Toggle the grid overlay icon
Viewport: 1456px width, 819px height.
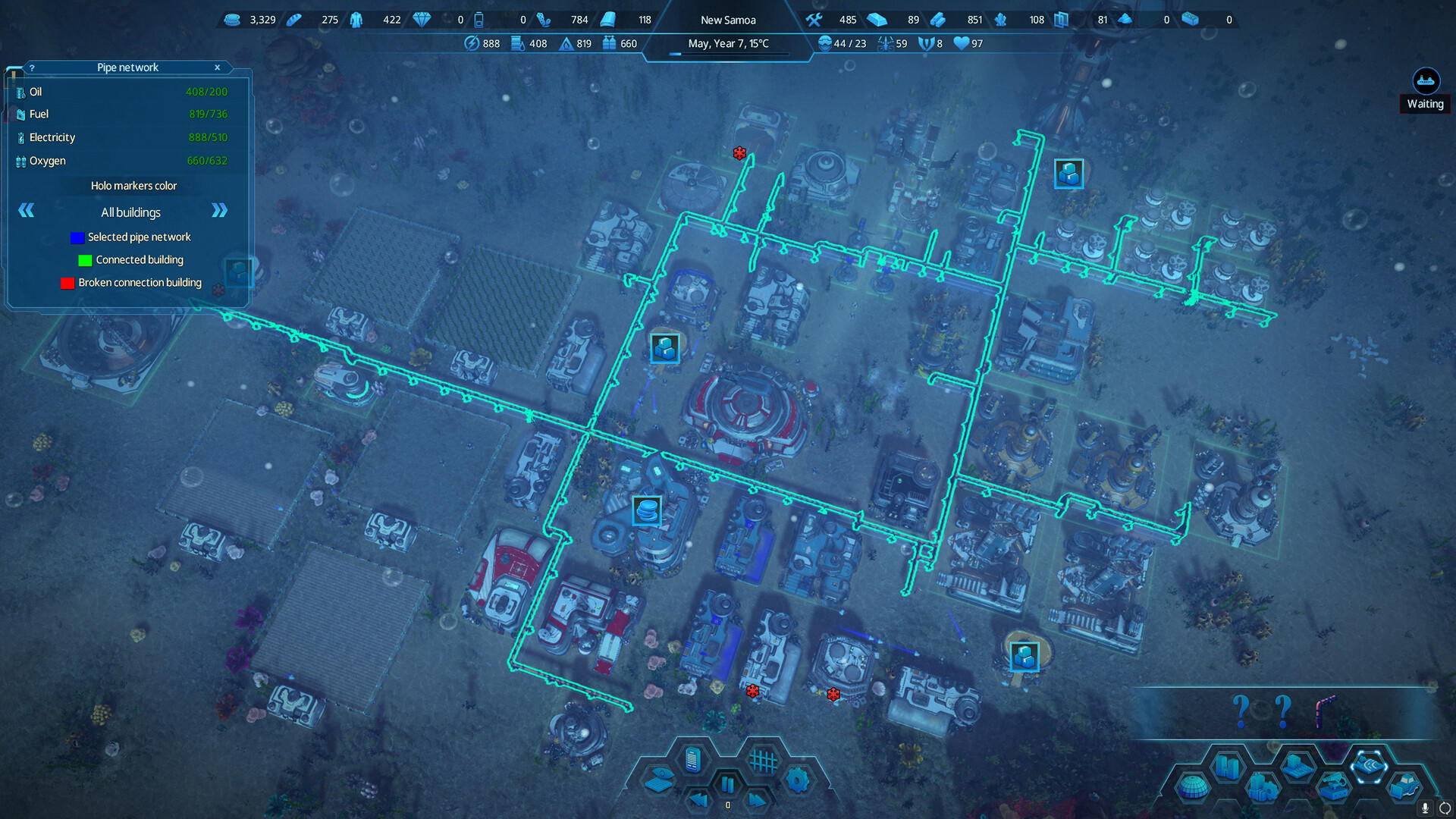click(x=764, y=761)
